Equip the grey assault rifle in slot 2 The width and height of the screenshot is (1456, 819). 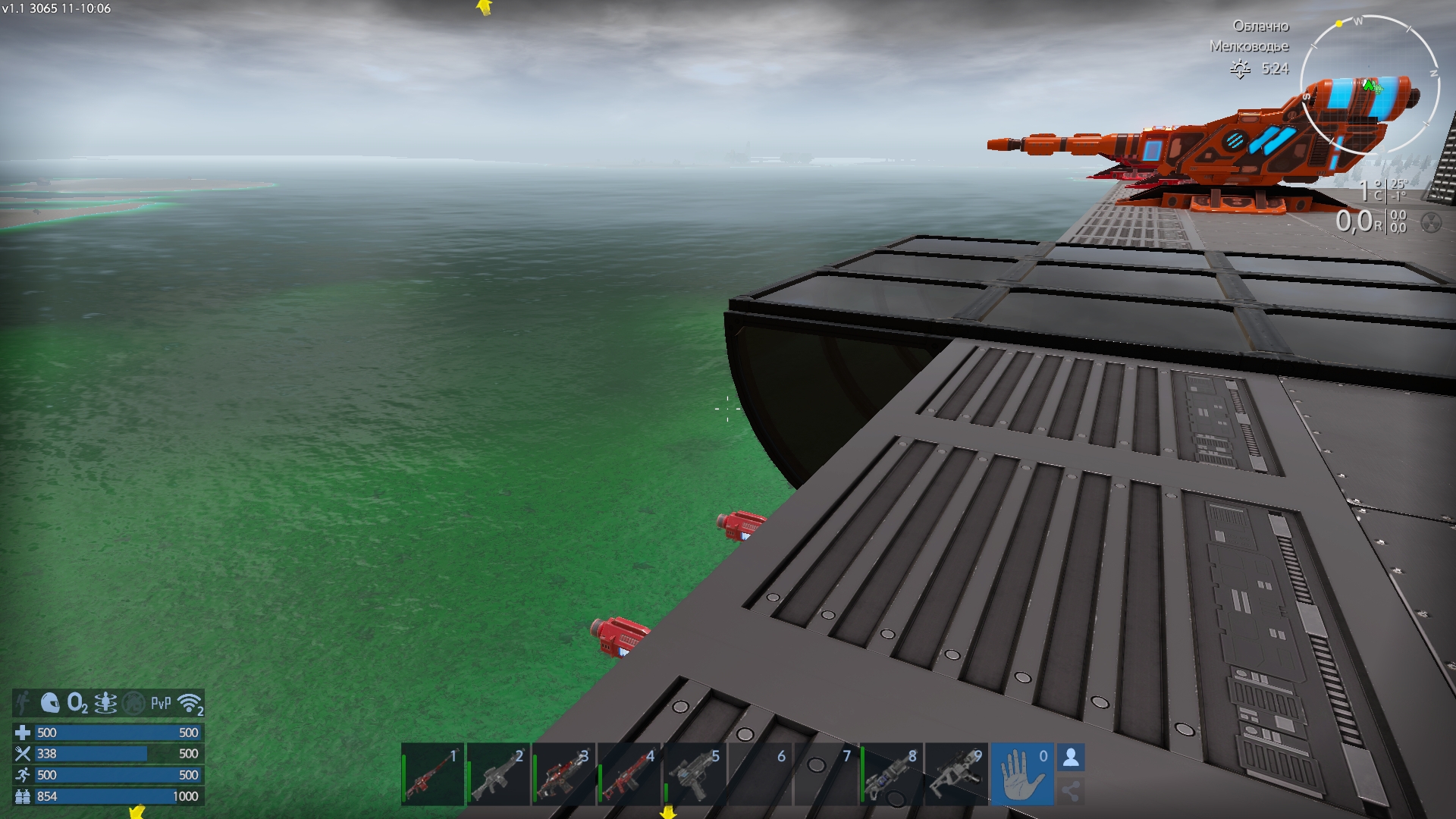pyautogui.click(x=498, y=775)
